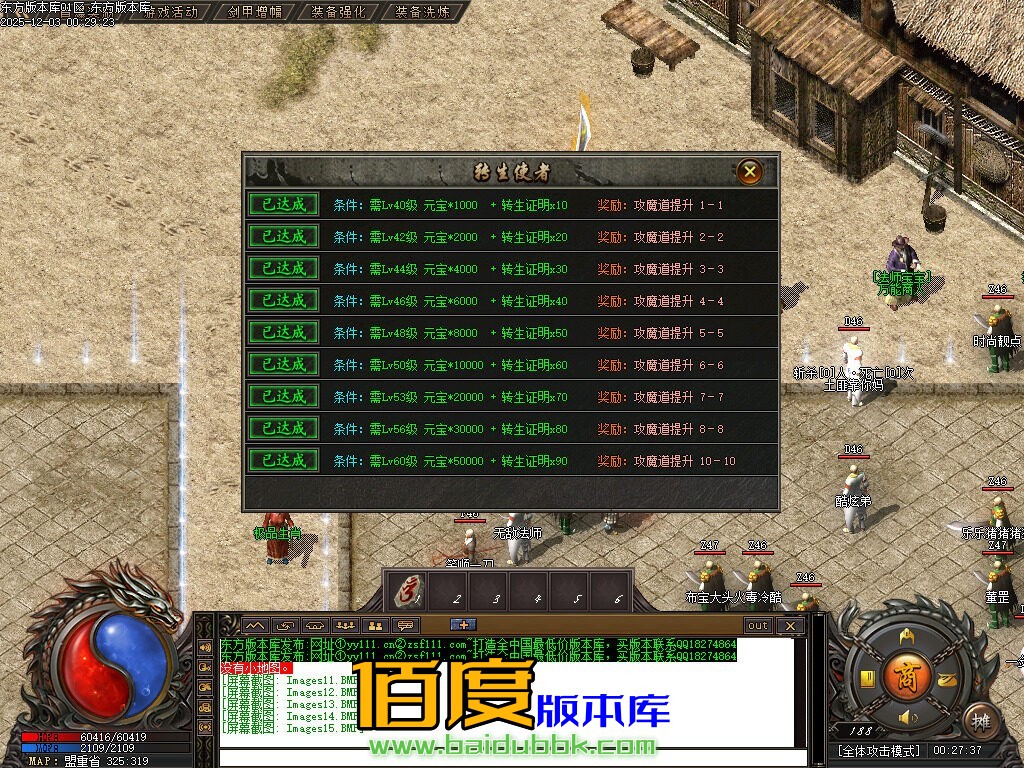Use the red scroll in hotbar slot 1

click(x=408, y=590)
